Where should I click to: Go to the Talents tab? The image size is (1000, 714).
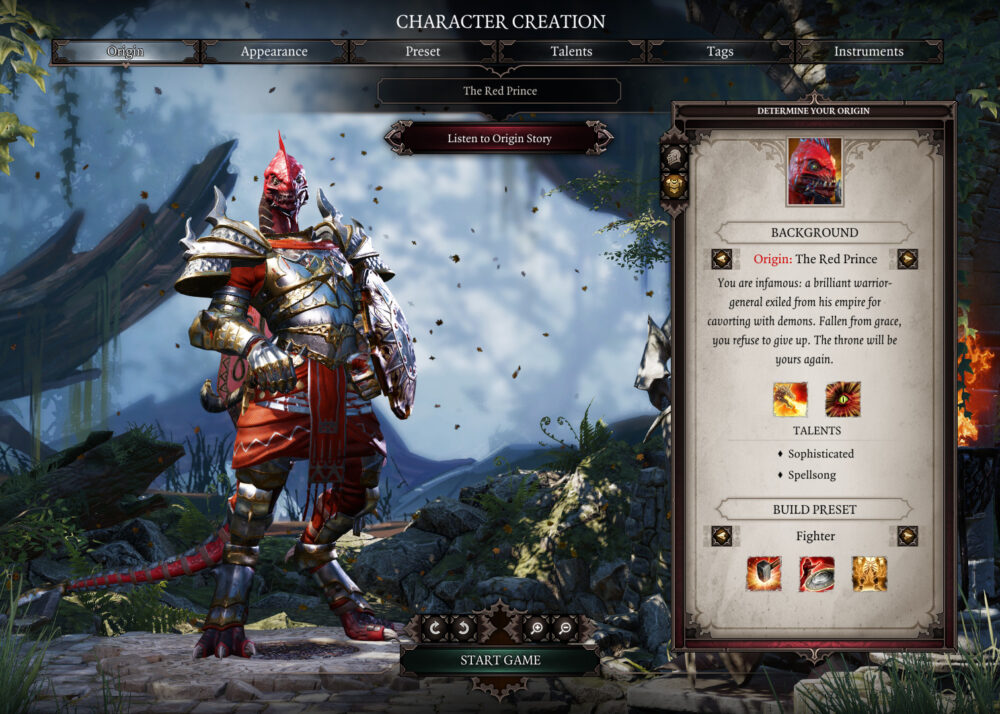pyautogui.click(x=571, y=51)
